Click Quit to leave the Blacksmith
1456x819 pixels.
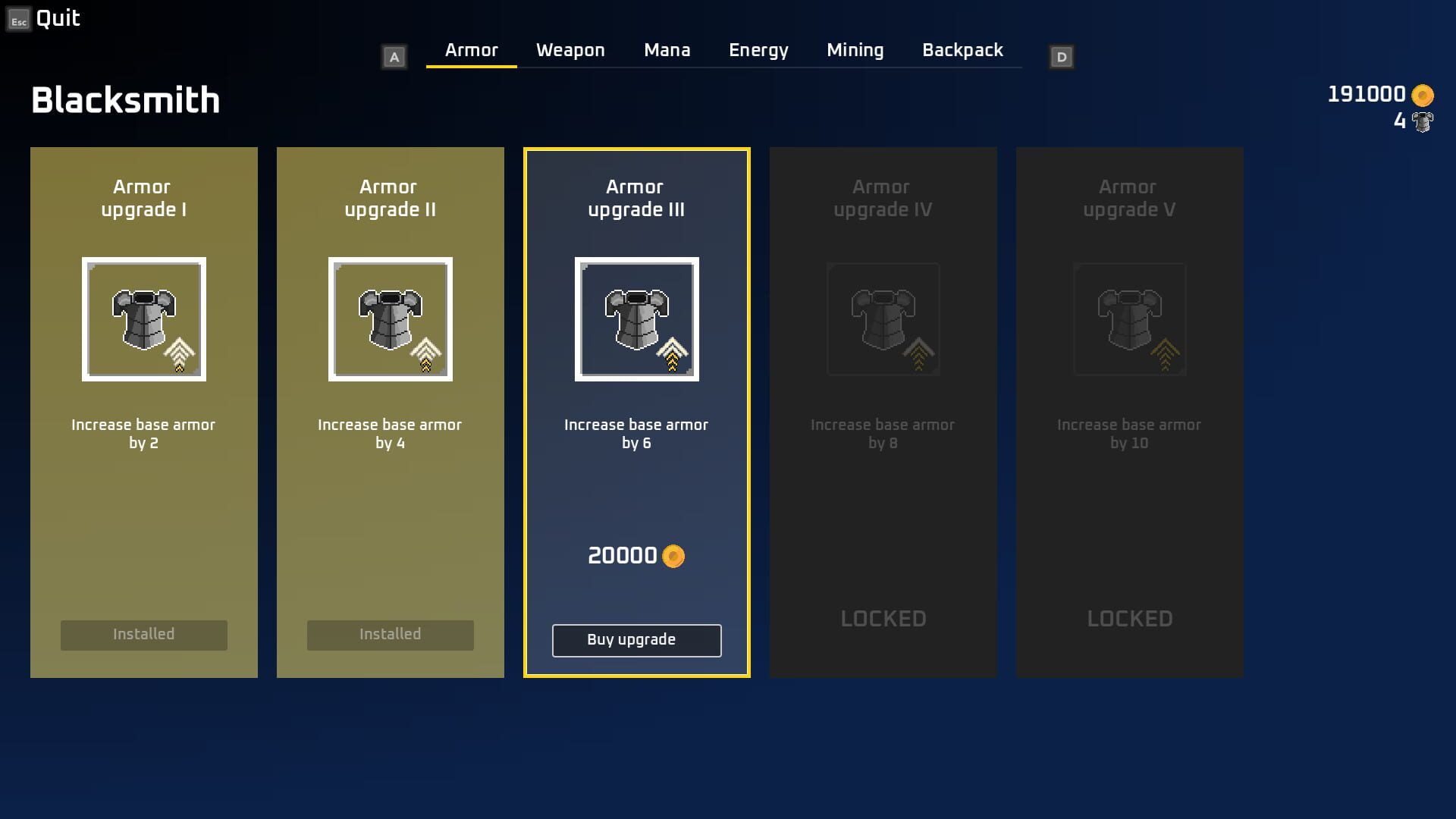59,18
